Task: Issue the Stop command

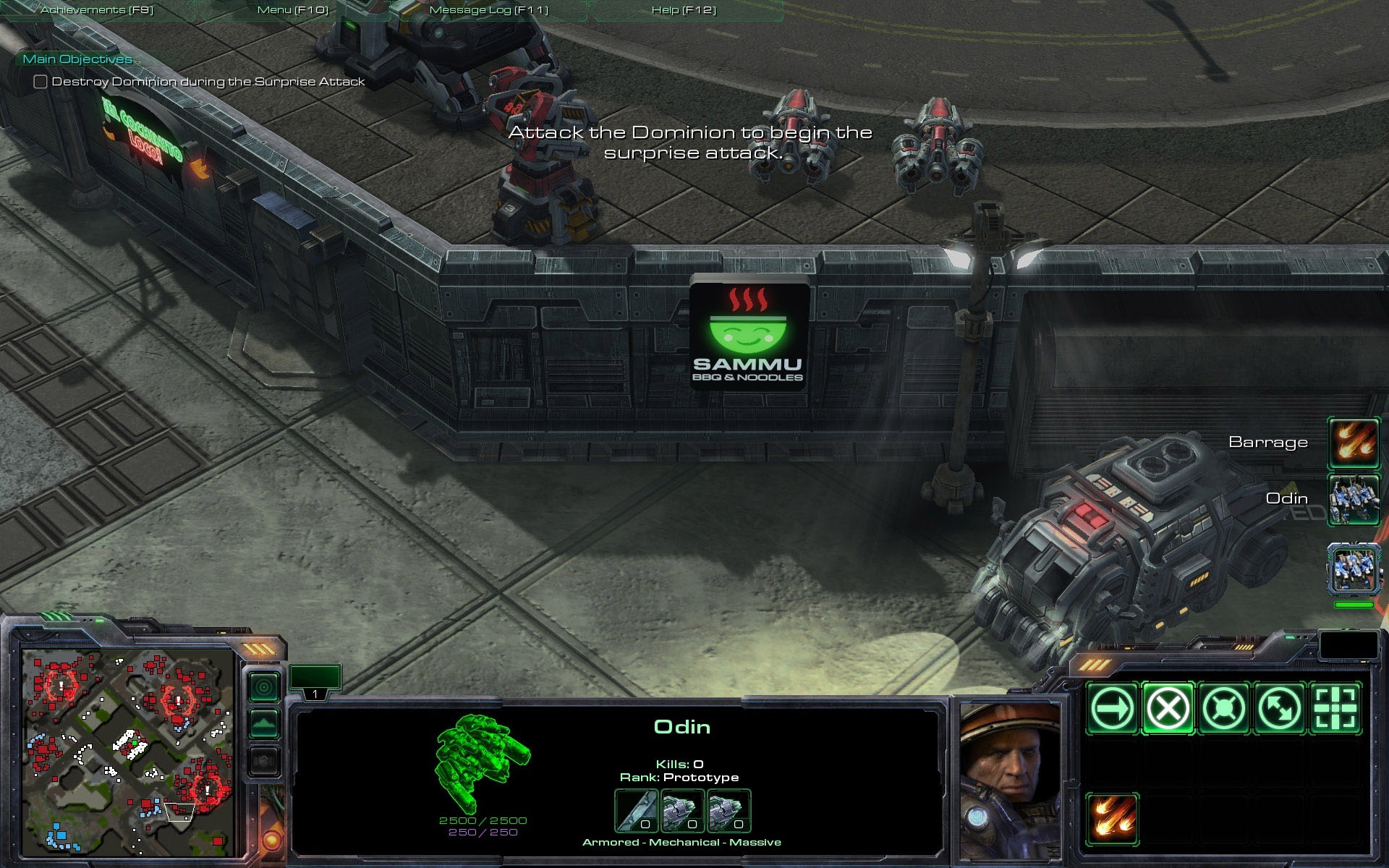Action: [x=1168, y=708]
